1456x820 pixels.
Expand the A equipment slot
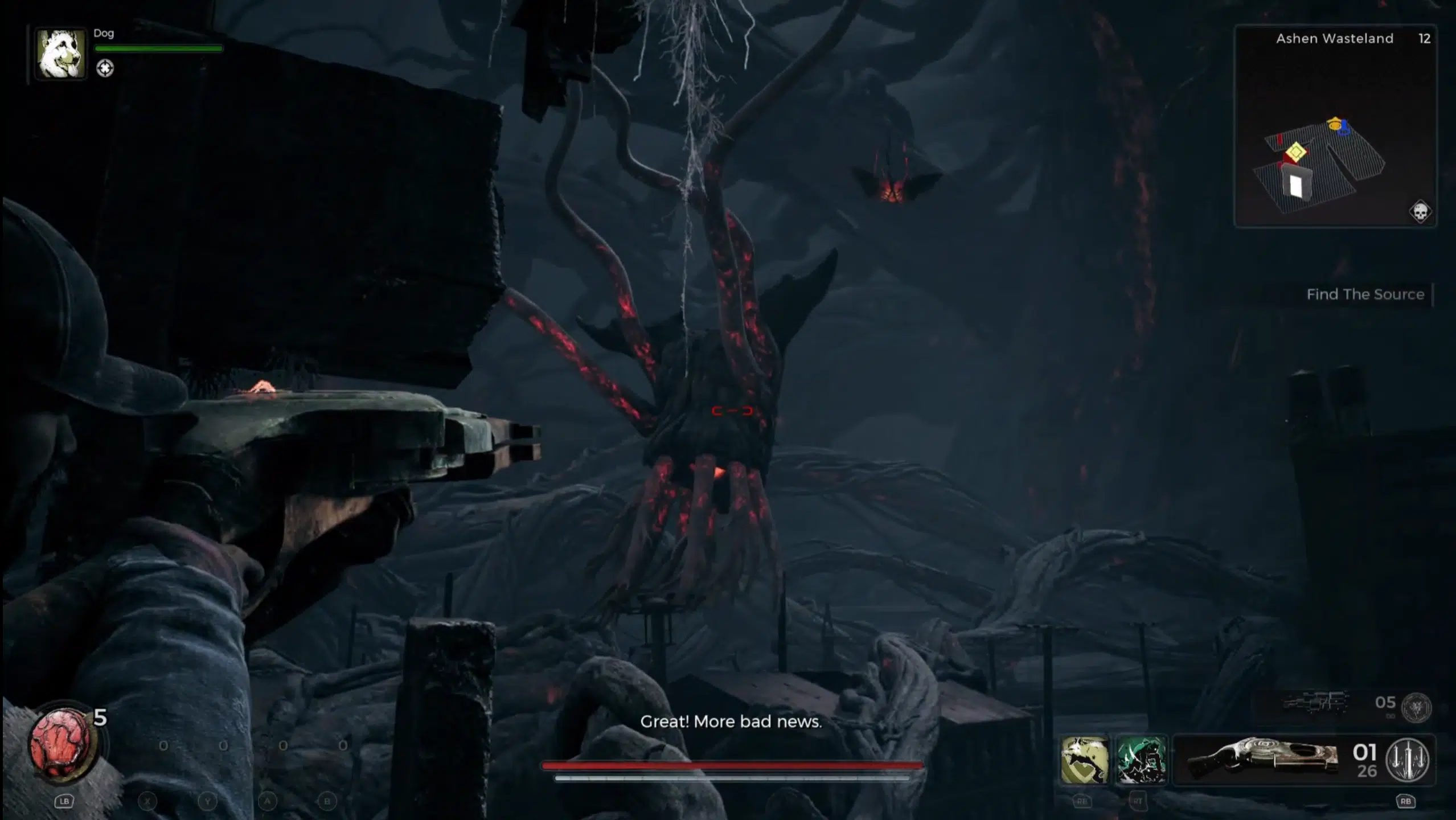pos(266,801)
